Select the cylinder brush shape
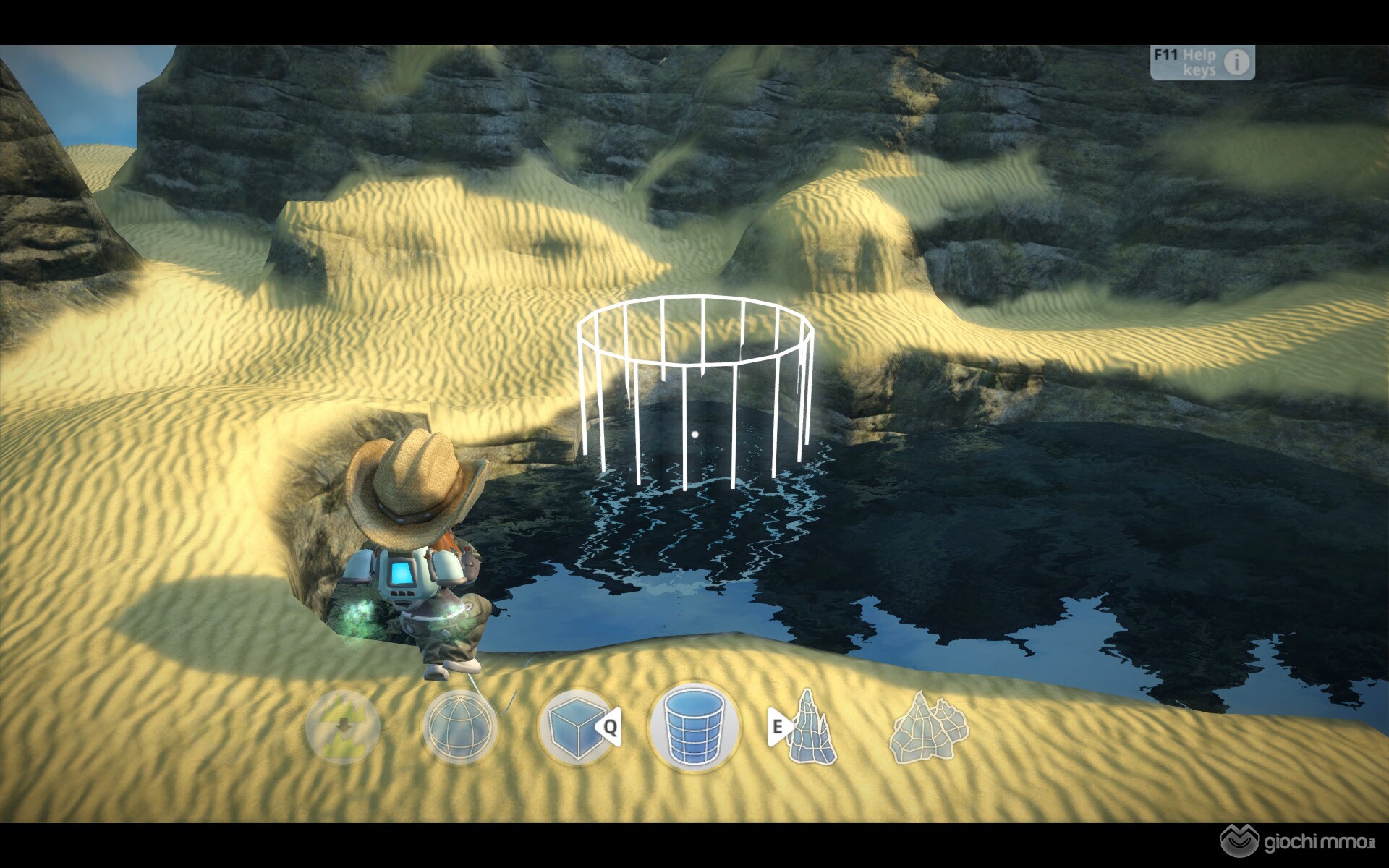Screen dimensions: 1389x868 pos(694,726)
